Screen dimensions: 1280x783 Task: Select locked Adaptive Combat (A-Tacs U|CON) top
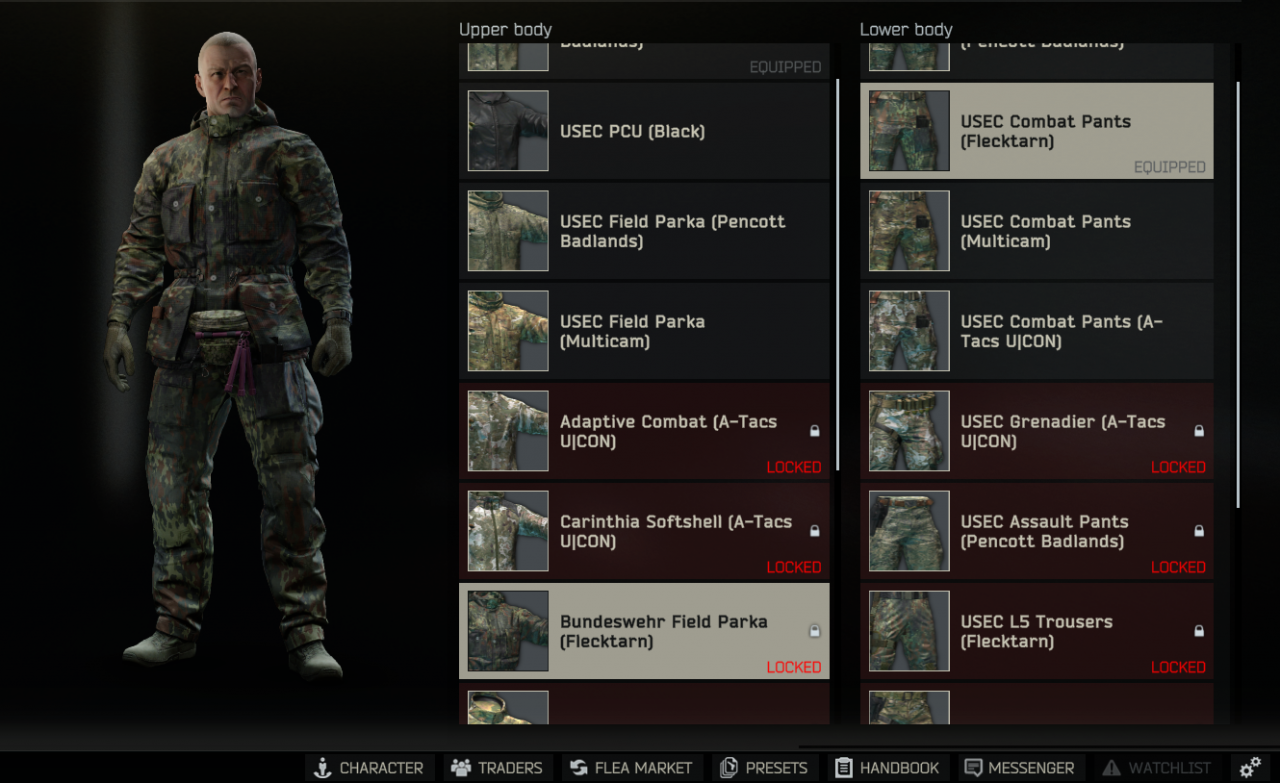pyautogui.click(x=644, y=431)
